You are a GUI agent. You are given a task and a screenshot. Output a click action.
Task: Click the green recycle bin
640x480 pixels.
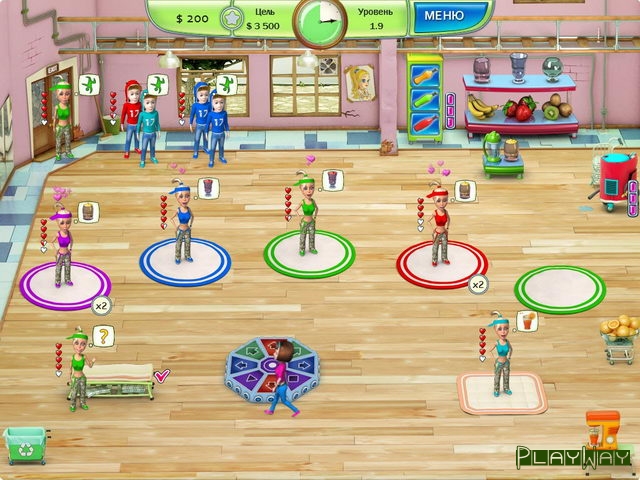point(24,445)
